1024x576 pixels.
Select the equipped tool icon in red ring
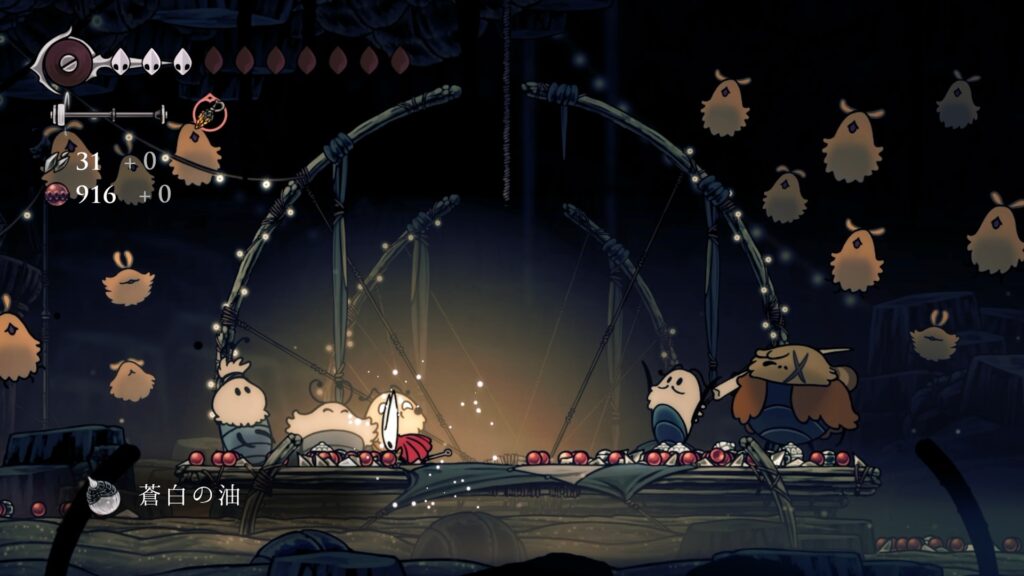210,113
